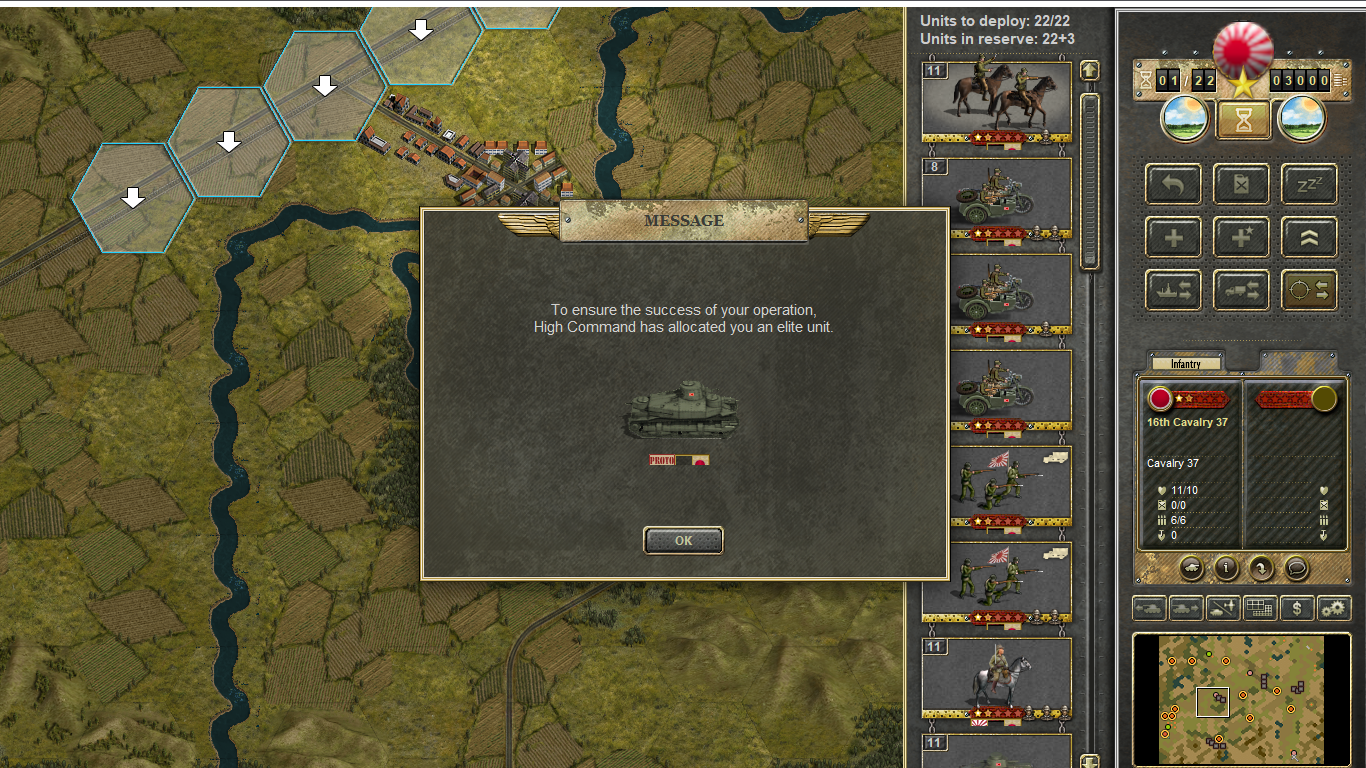Click the plain plus replacements button
This screenshot has height=768, width=1366.
(1174, 238)
